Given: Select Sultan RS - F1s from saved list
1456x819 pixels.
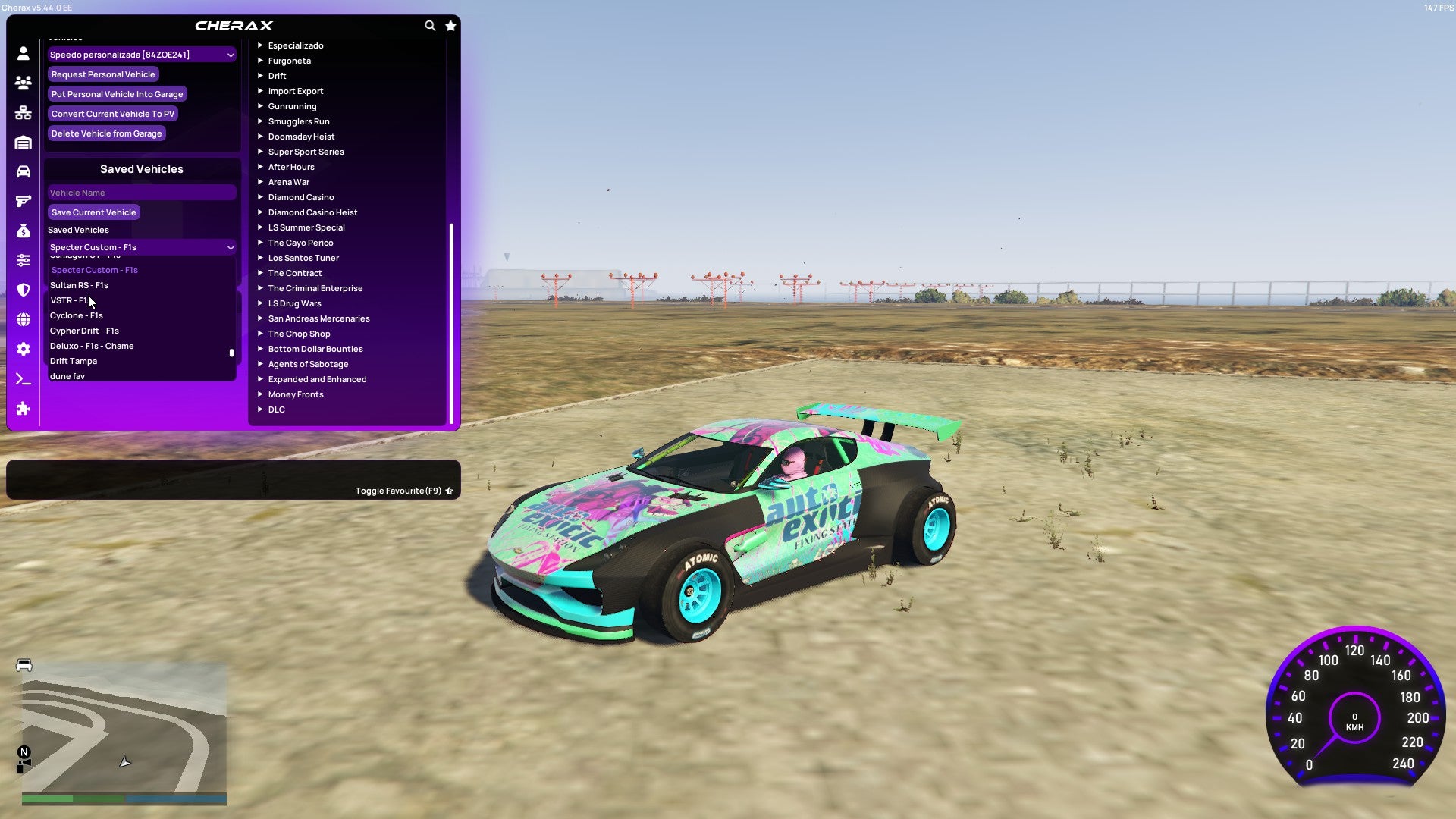Looking at the screenshot, I should pyautogui.click(x=80, y=285).
